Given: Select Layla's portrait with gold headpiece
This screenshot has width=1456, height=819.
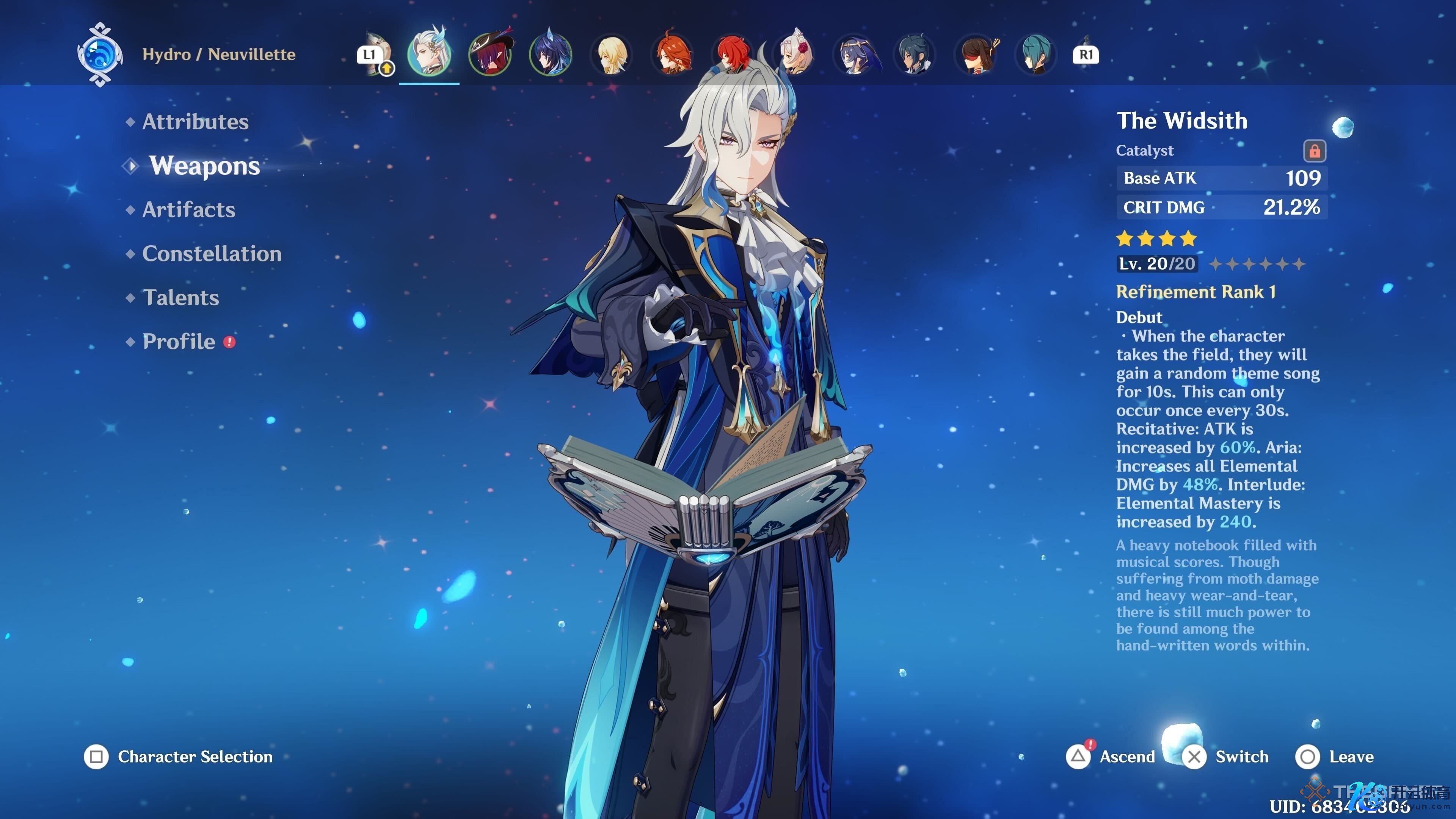Looking at the screenshot, I should pyautogui.click(x=856, y=55).
